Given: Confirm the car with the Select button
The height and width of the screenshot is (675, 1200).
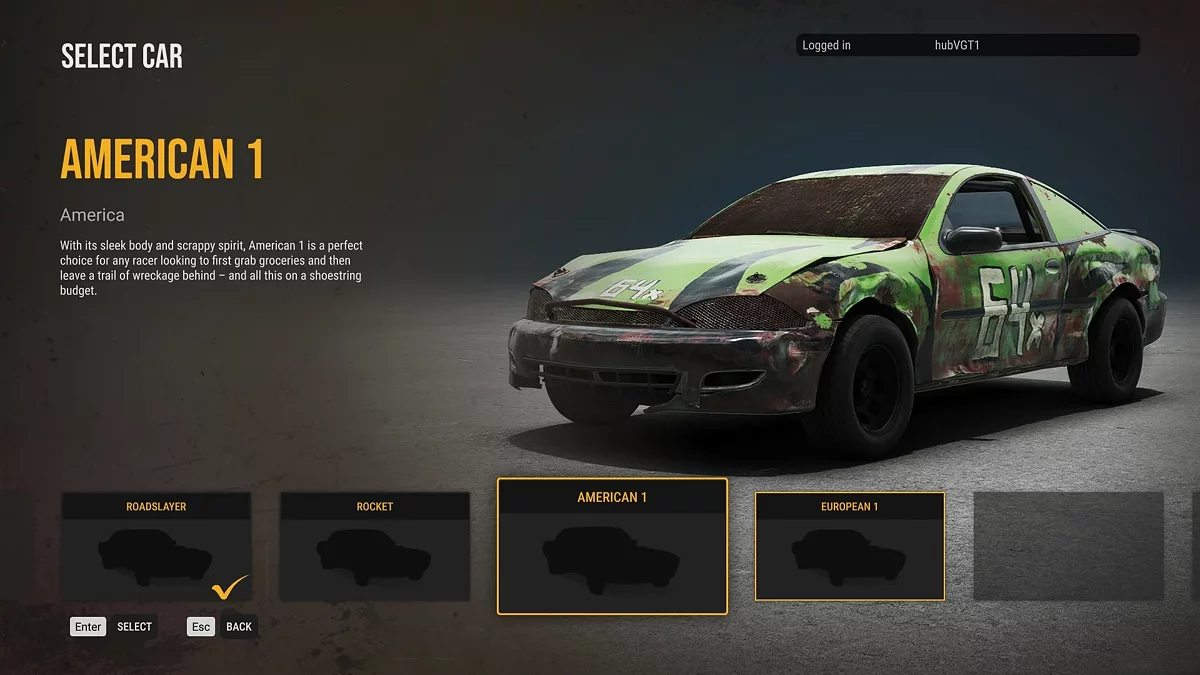Looking at the screenshot, I should coord(113,627).
